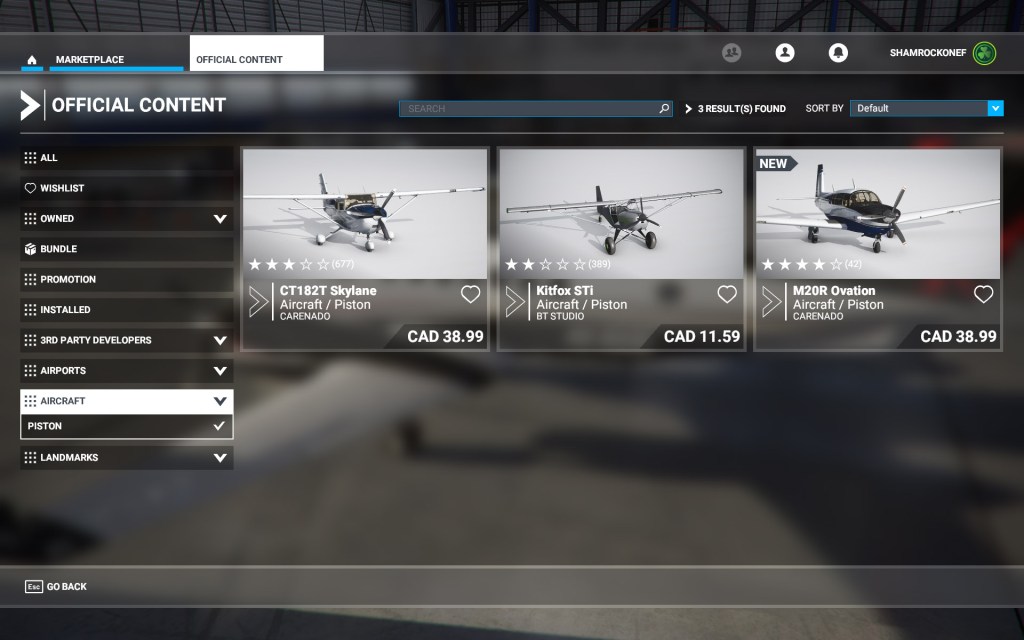Screen dimensions: 1024x640
Task: Go to the home screen icon
Action: click(32, 60)
